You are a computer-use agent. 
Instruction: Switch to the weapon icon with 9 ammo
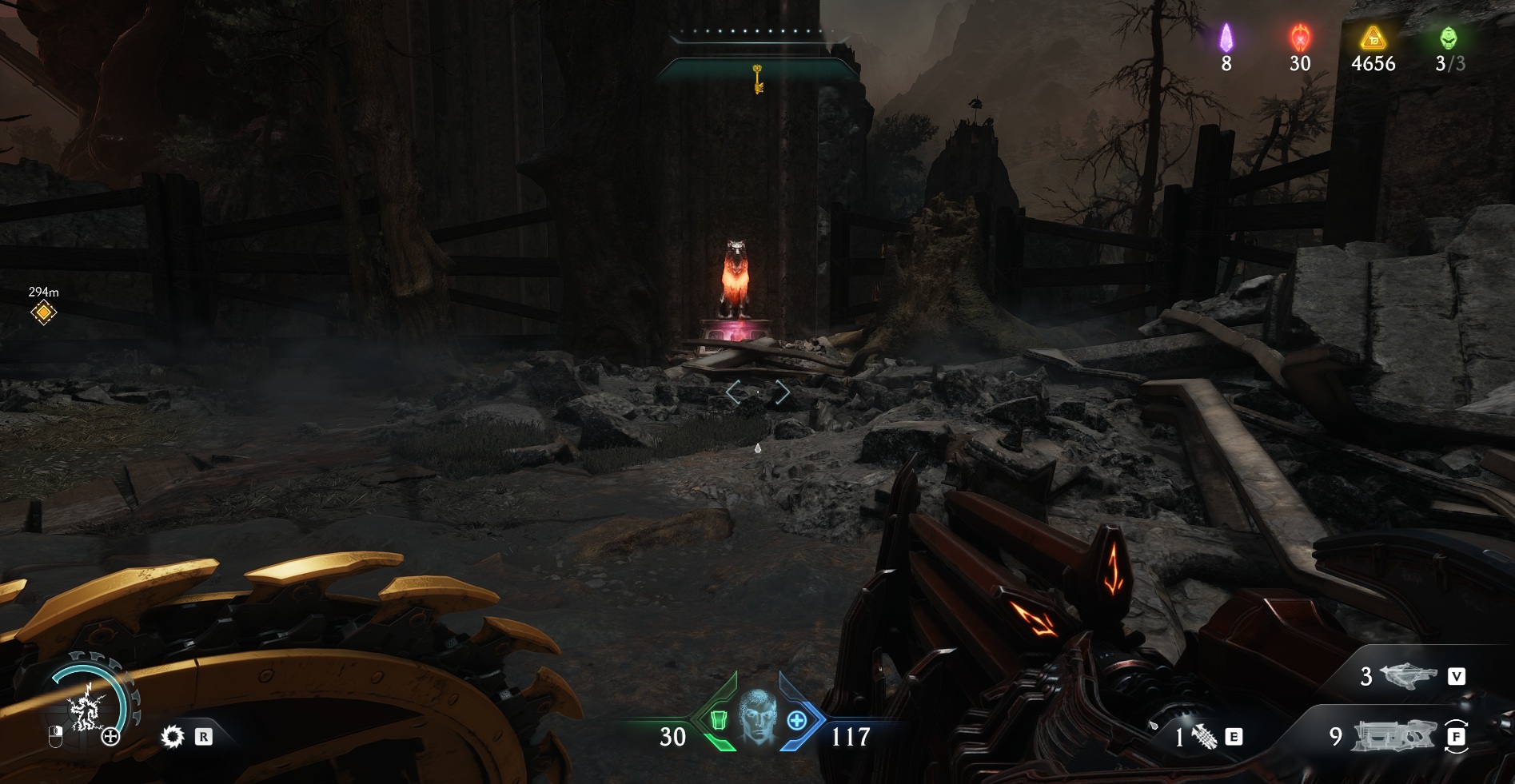click(x=1393, y=736)
